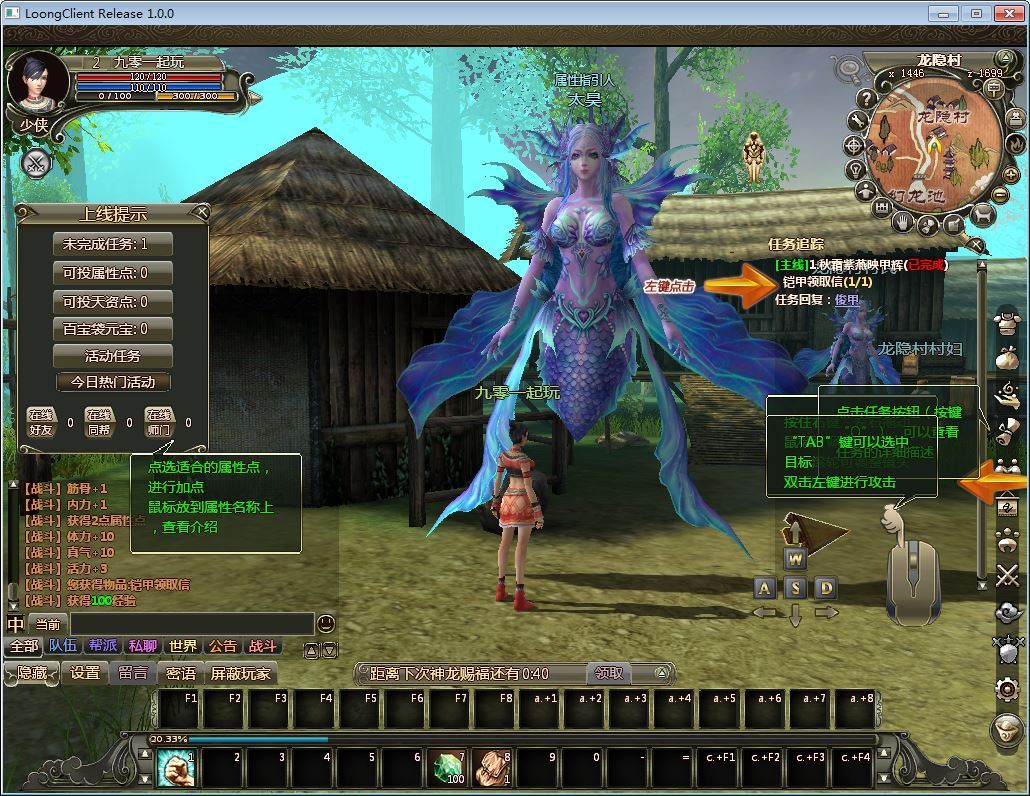This screenshot has width=1030, height=796.
Task: Use the green gem item in hotbar slot 7
Action: point(447,768)
